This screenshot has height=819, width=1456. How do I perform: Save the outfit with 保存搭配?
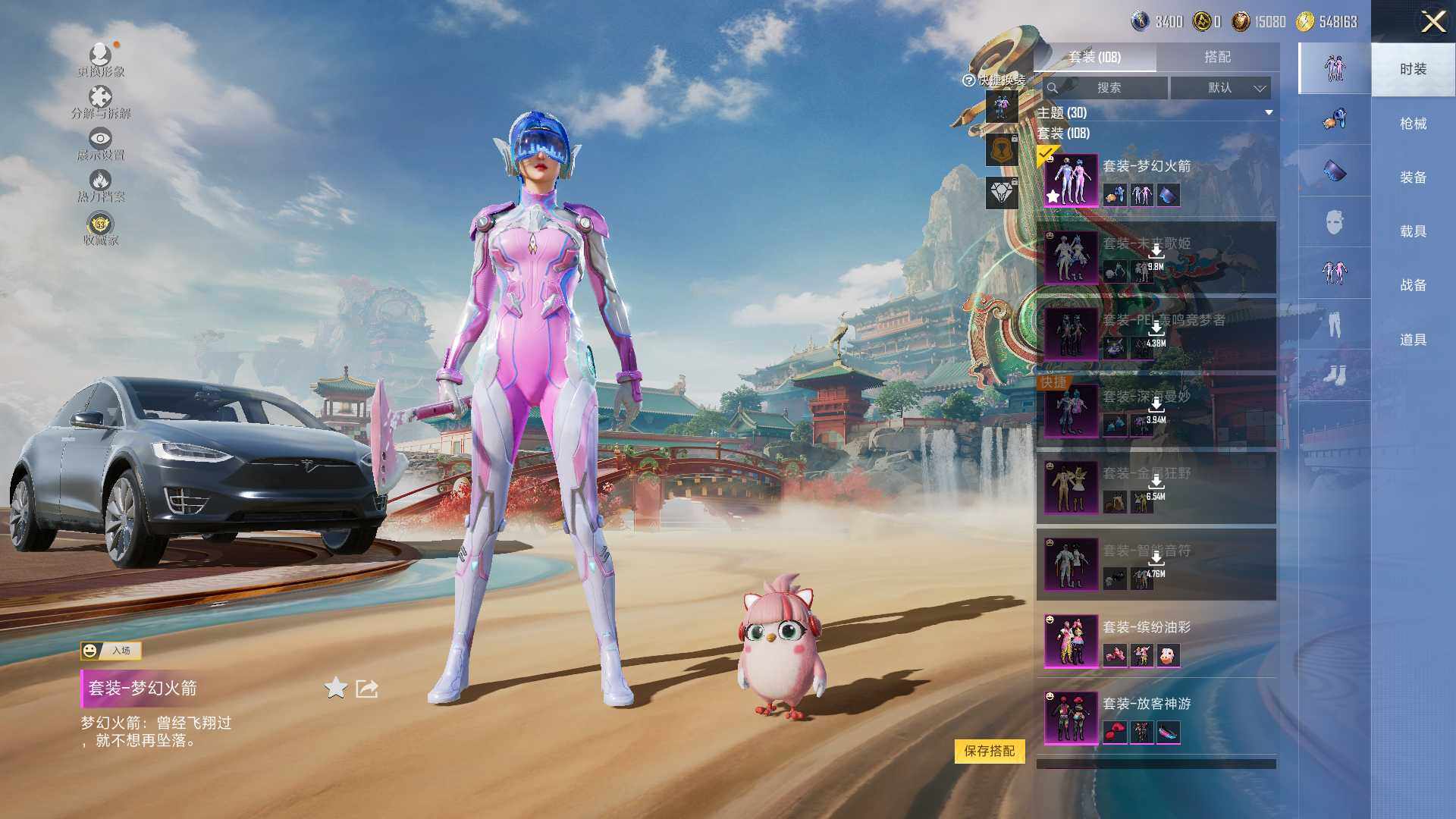989,751
